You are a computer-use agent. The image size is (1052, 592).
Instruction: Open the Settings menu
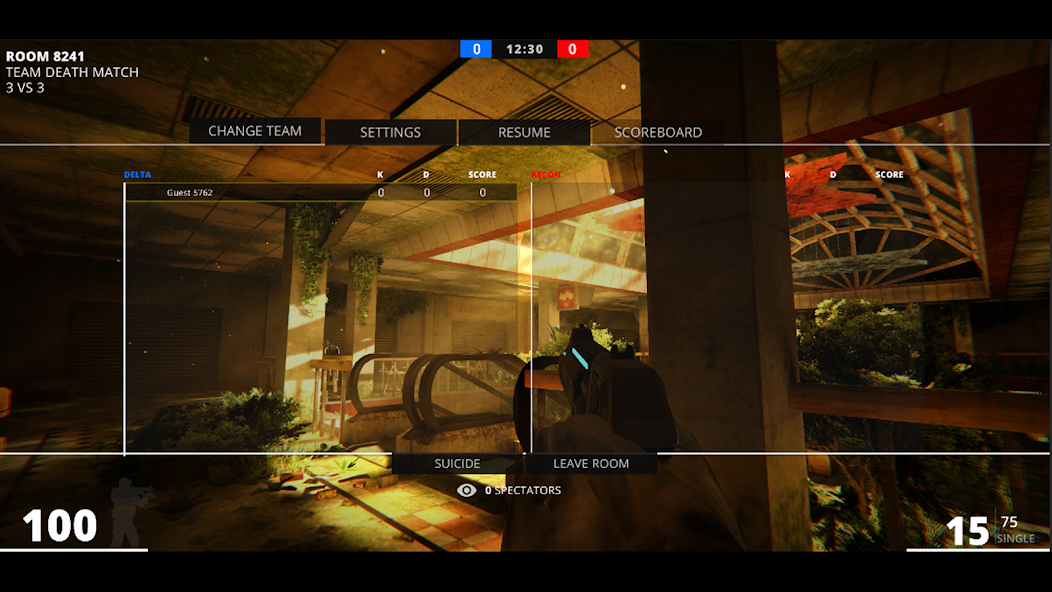390,132
